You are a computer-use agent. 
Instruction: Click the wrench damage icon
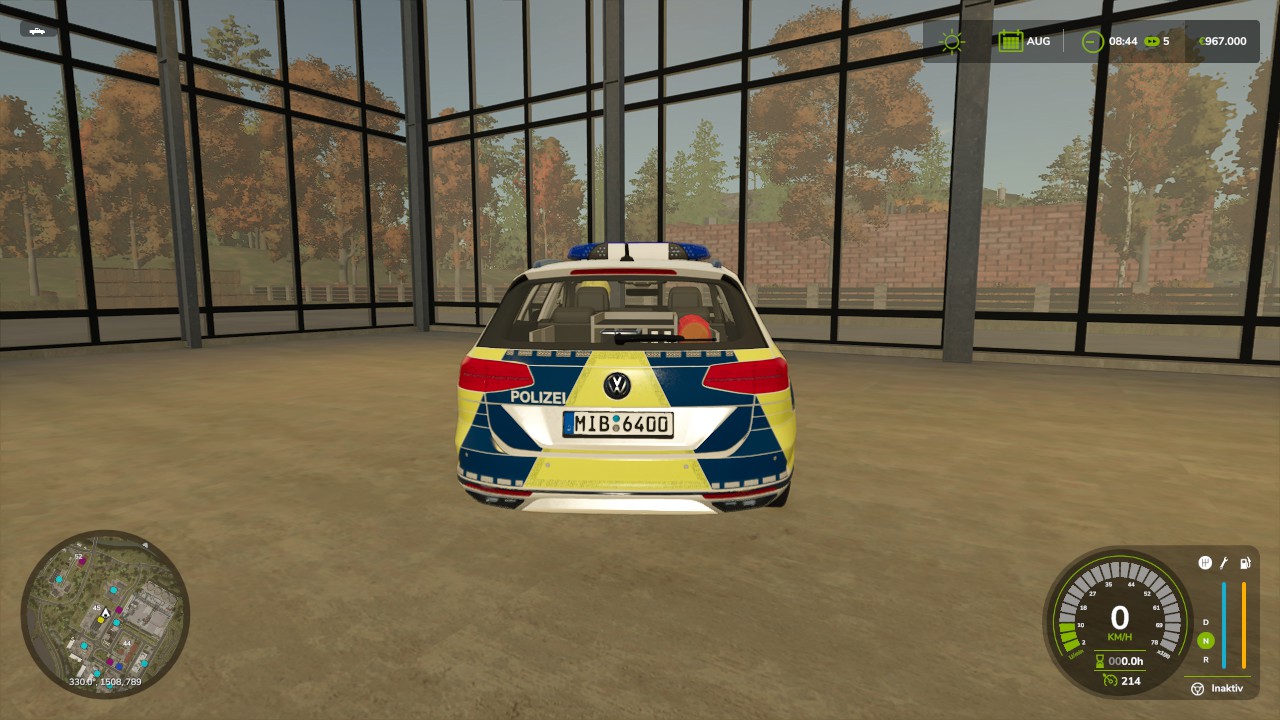tap(1224, 563)
